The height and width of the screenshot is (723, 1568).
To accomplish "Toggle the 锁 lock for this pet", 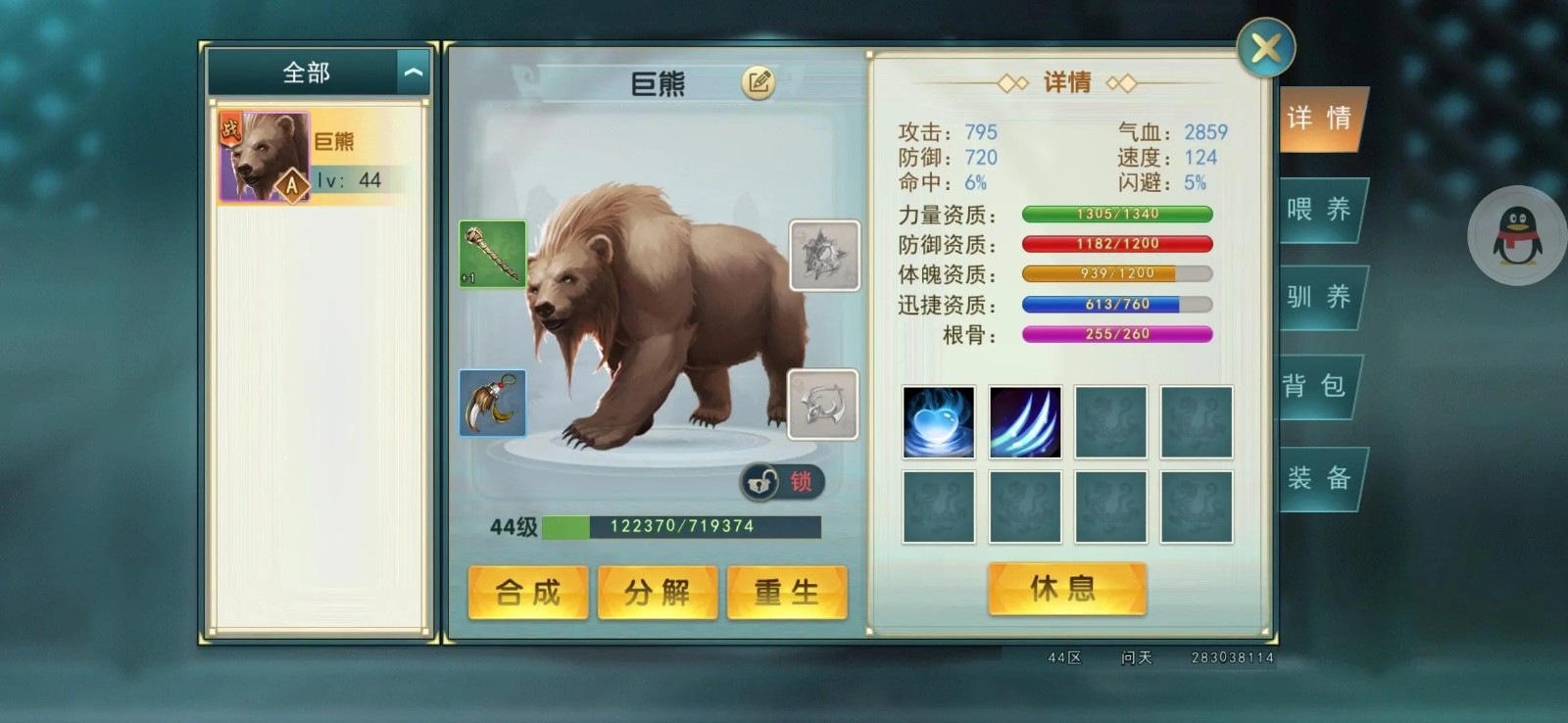I will 781,482.
